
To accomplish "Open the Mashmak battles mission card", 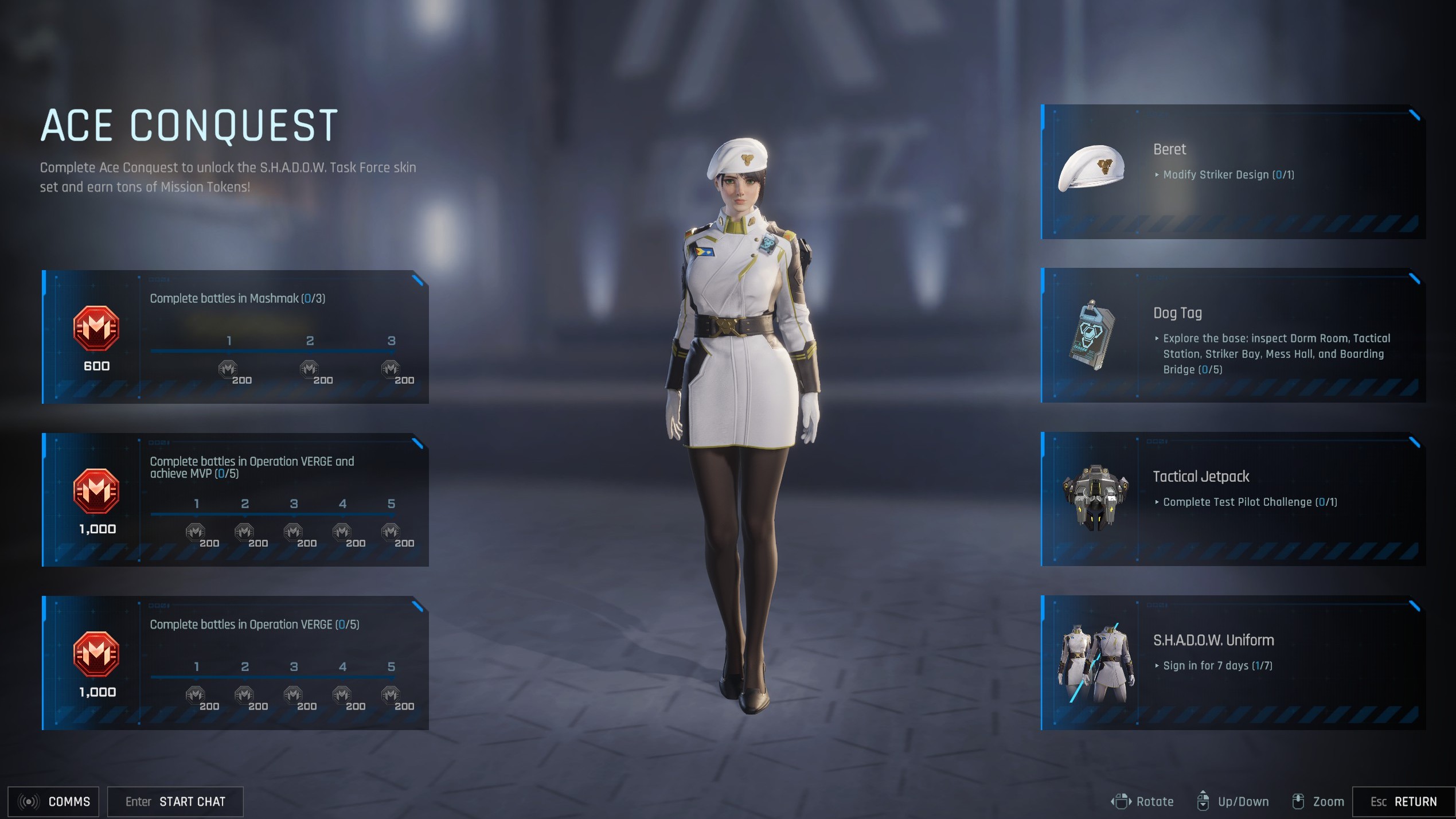I will (x=235, y=337).
